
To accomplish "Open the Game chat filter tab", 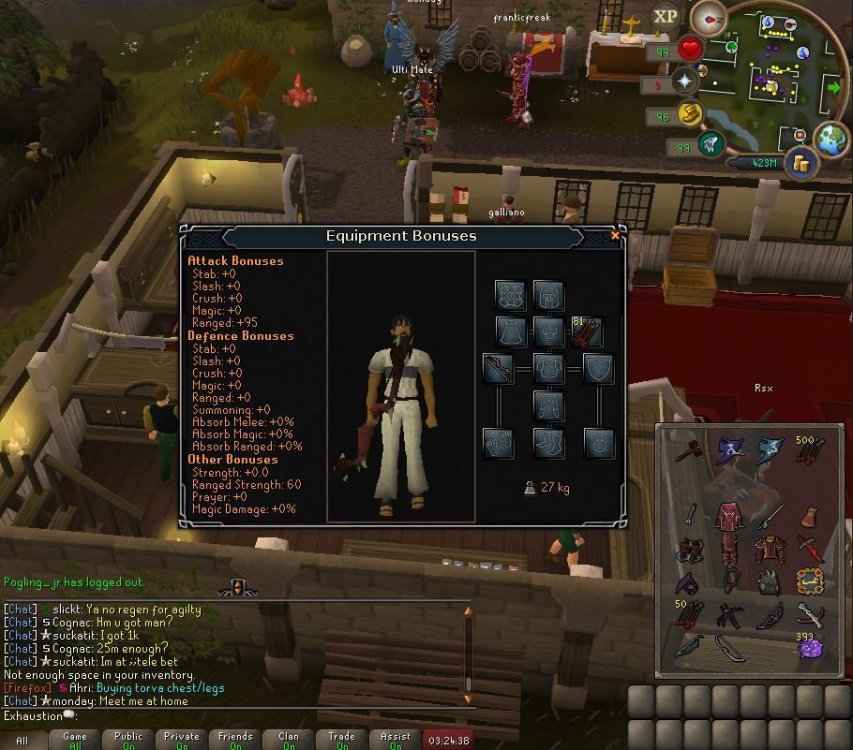I will (75, 740).
